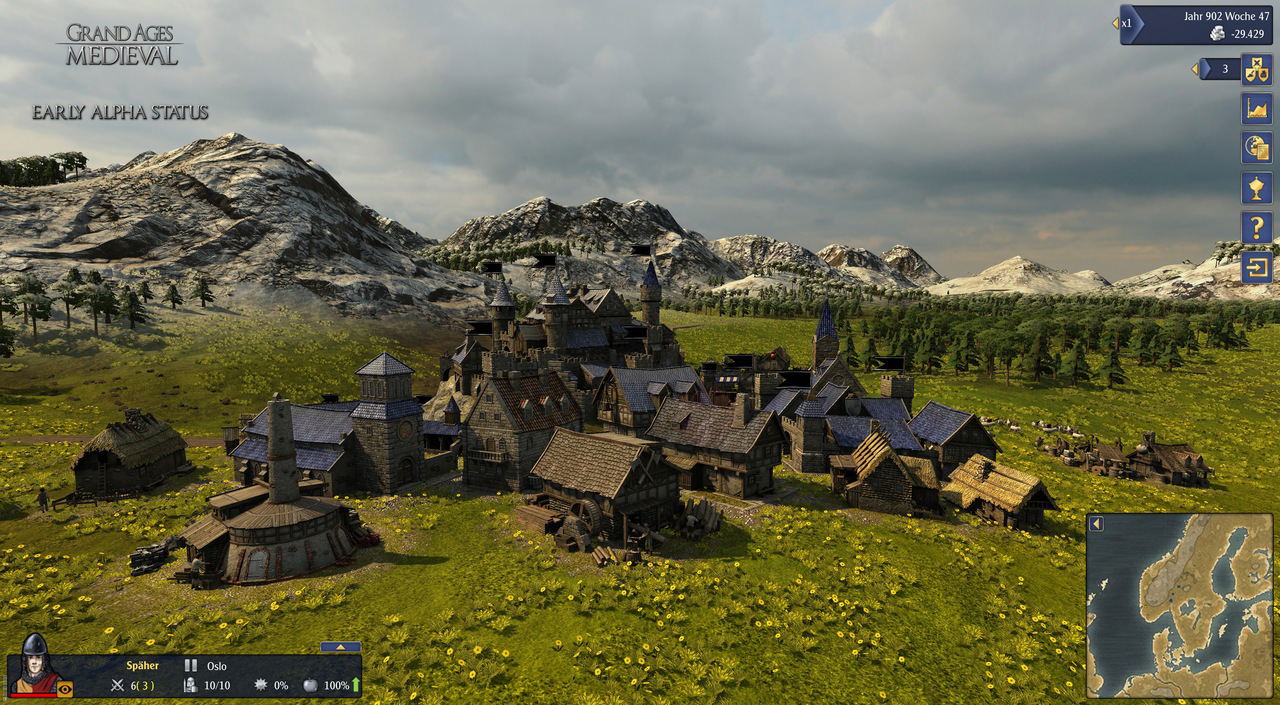1280x705 pixels.
Task: Click the game speed arrow beside x1
Action: tap(1115, 23)
